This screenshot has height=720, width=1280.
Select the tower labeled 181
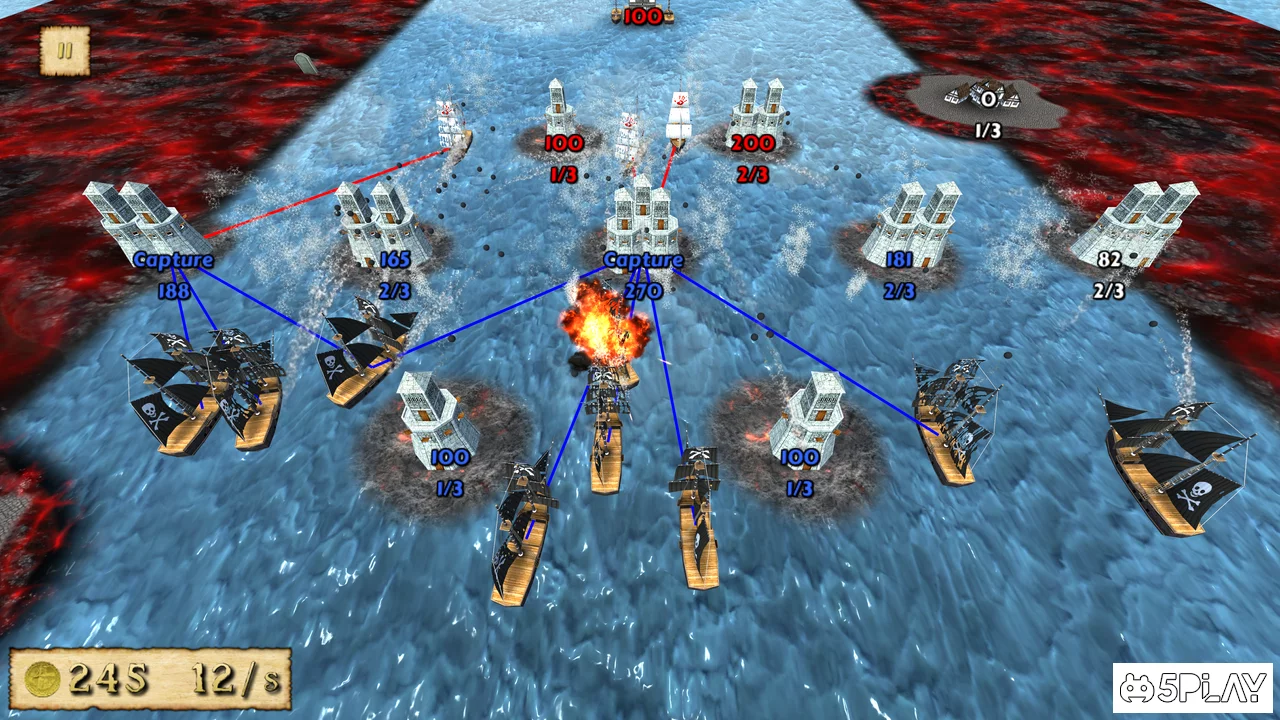point(908,224)
